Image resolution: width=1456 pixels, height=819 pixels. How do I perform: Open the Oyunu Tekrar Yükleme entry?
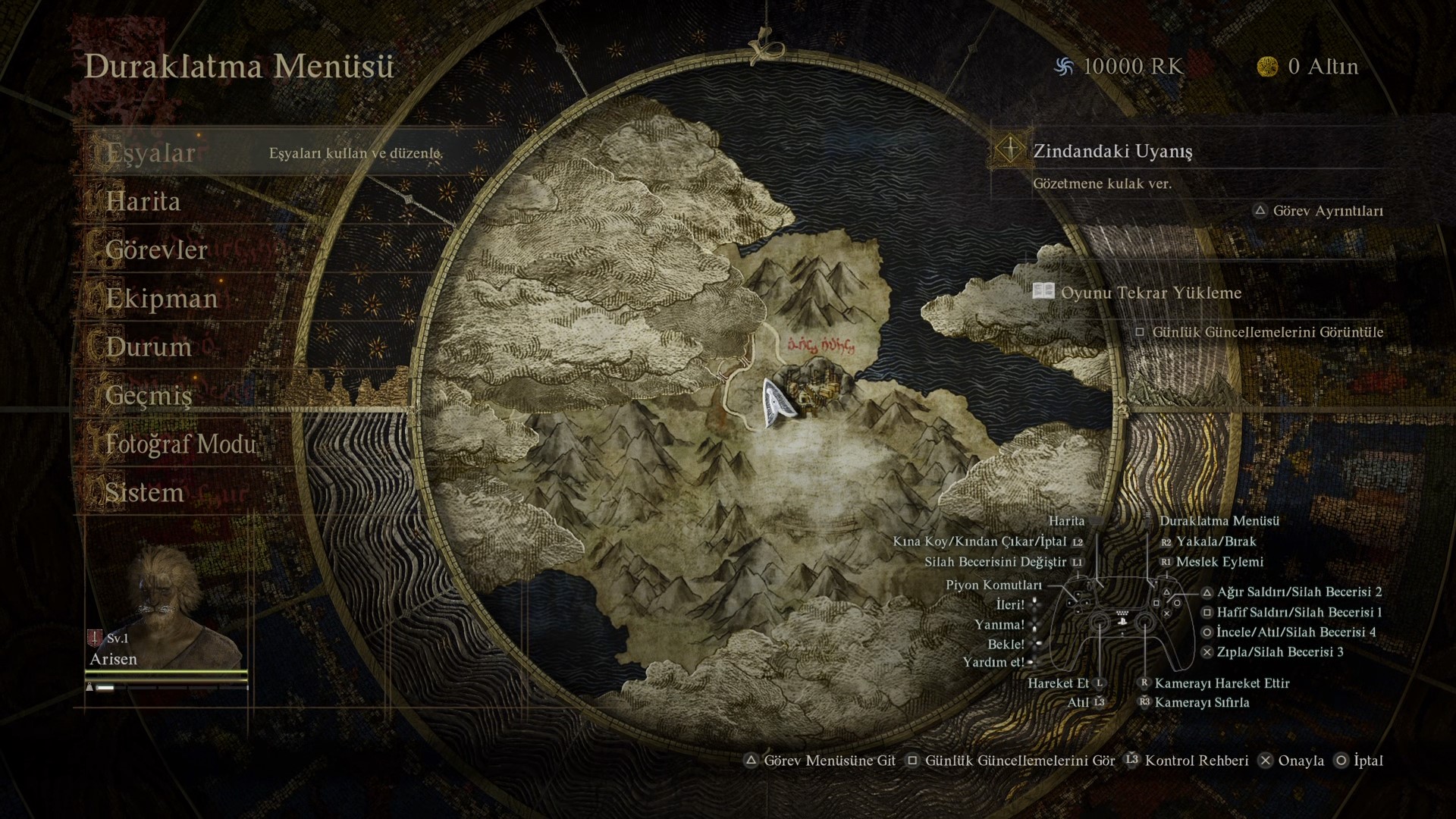coord(1150,293)
